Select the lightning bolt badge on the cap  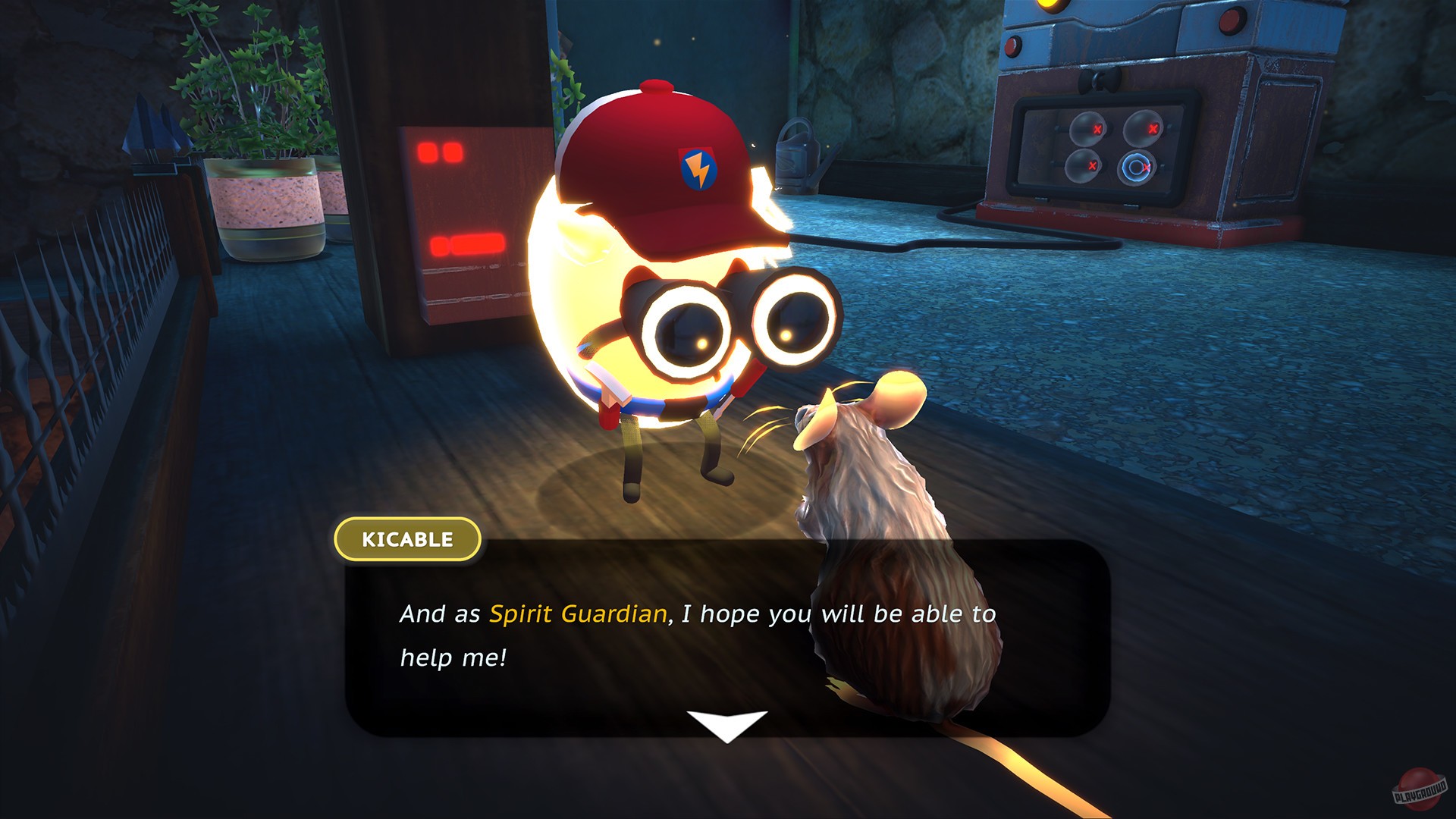click(x=698, y=168)
